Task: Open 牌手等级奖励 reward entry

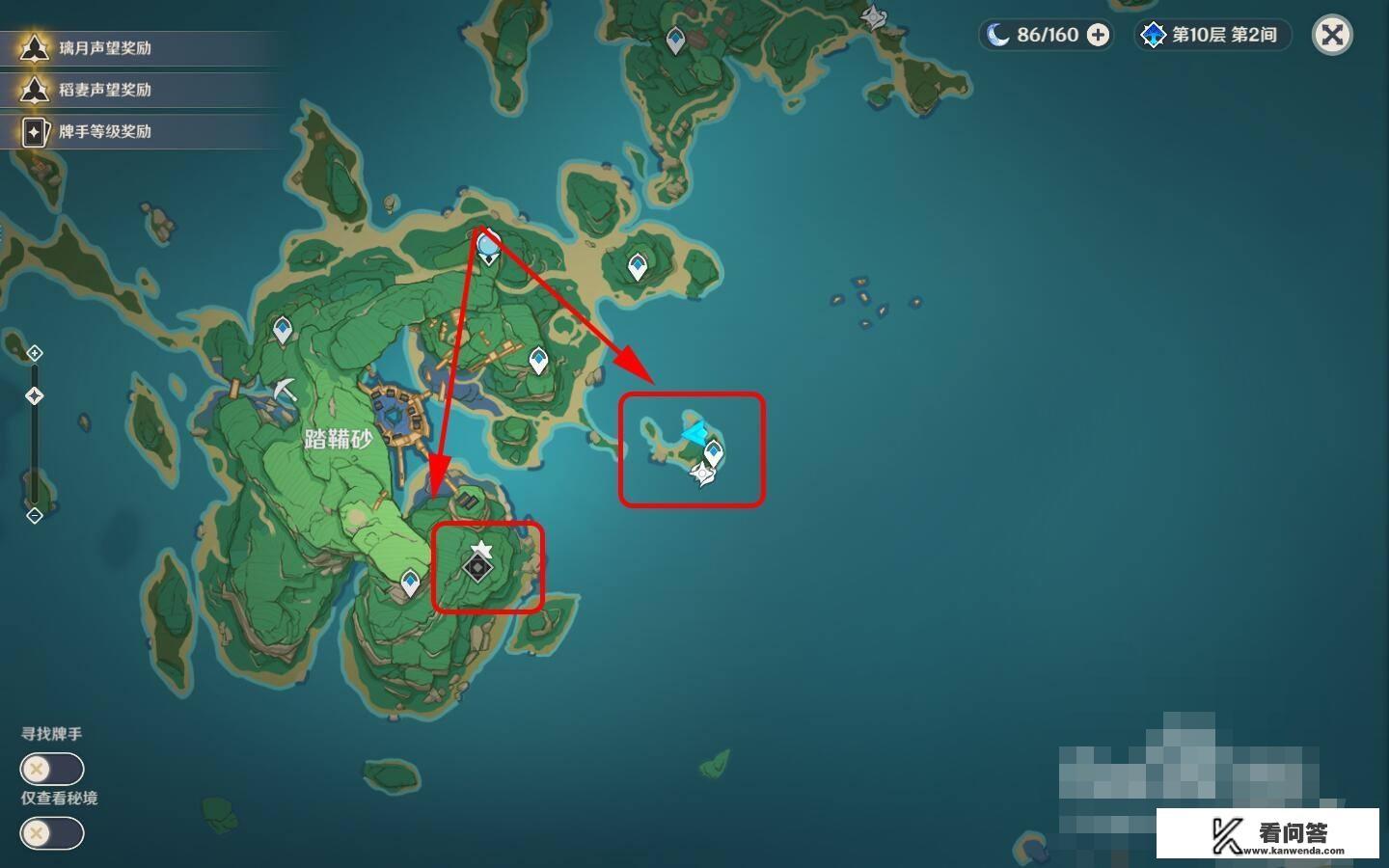Action: pos(104,131)
